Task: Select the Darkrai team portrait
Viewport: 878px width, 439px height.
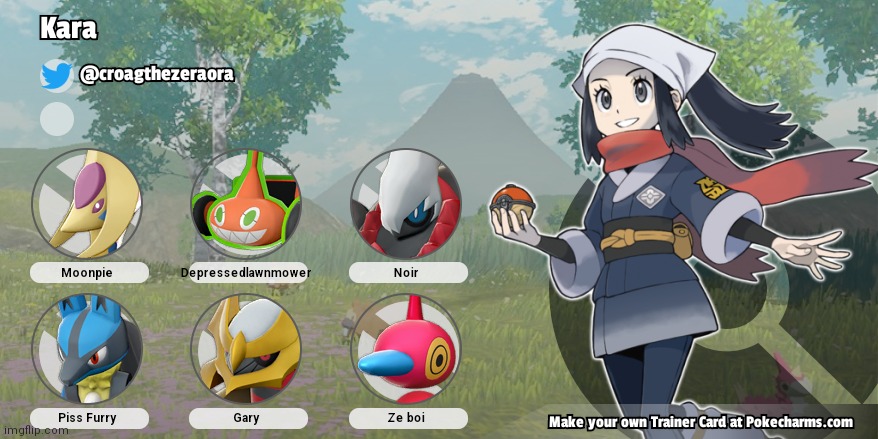Action: [405, 204]
